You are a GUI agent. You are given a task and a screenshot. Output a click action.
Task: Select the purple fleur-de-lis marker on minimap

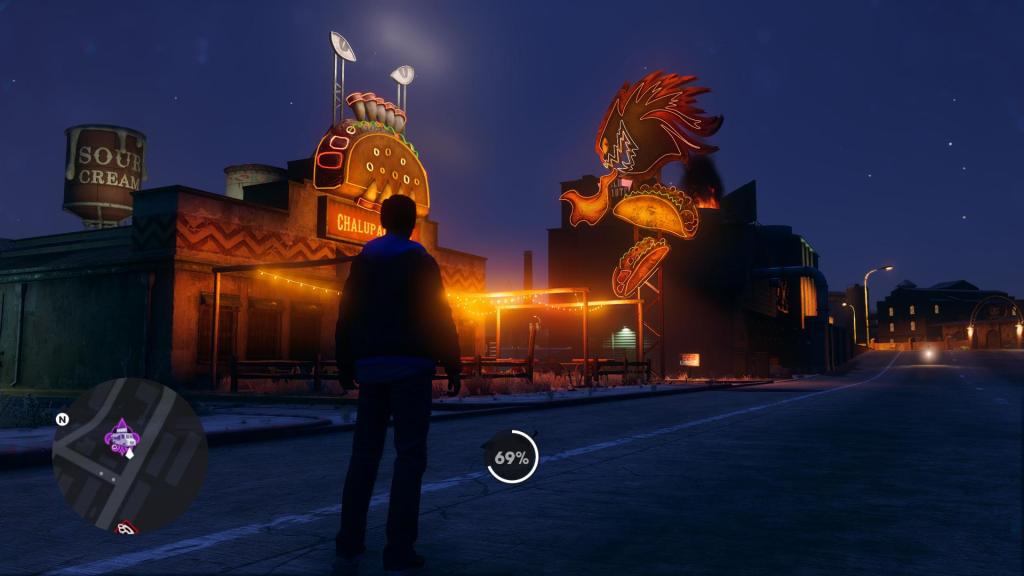[x=121, y=436]
